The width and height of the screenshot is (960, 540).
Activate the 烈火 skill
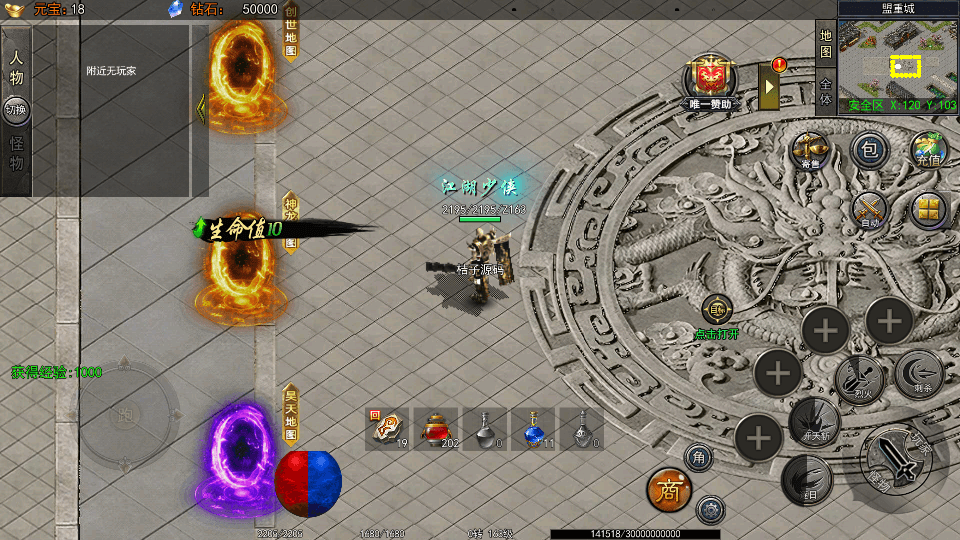[858, 379]
